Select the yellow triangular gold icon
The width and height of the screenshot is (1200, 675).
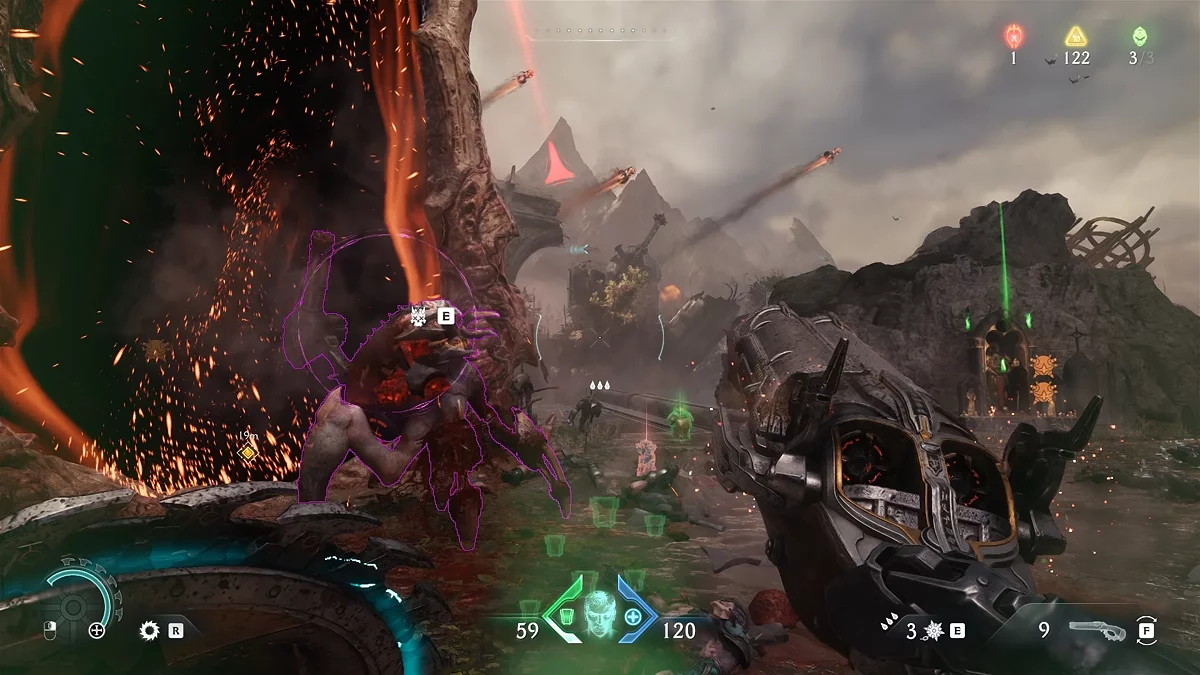pos(1076,37)
